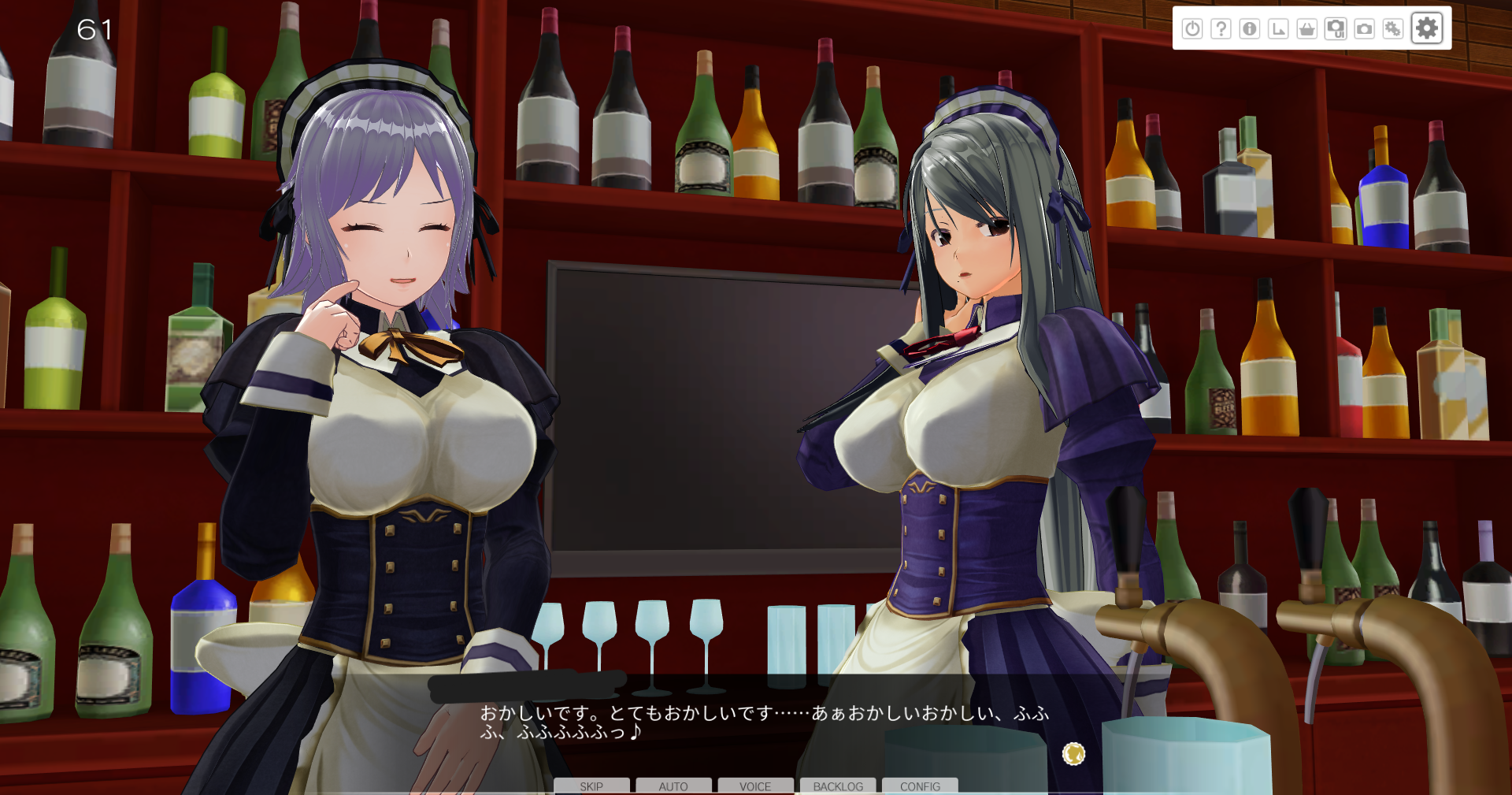This screenshot has height=795, width=1512.
Task: Show the info panel with the i icon
Action: 1250,29
